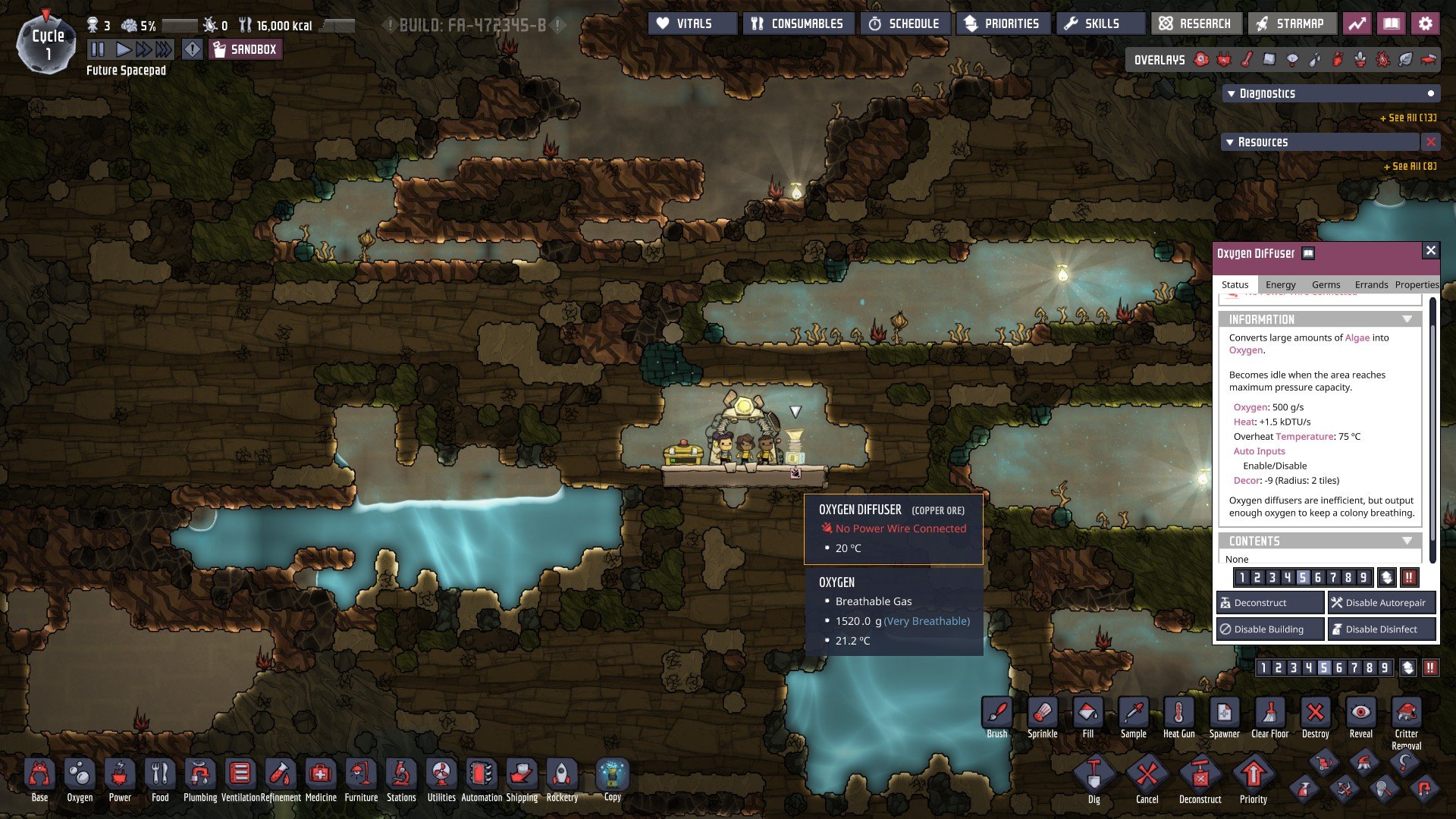Open the Vitals panel
The height and width of the screenshot is (819, 1456).
[692, 24]
